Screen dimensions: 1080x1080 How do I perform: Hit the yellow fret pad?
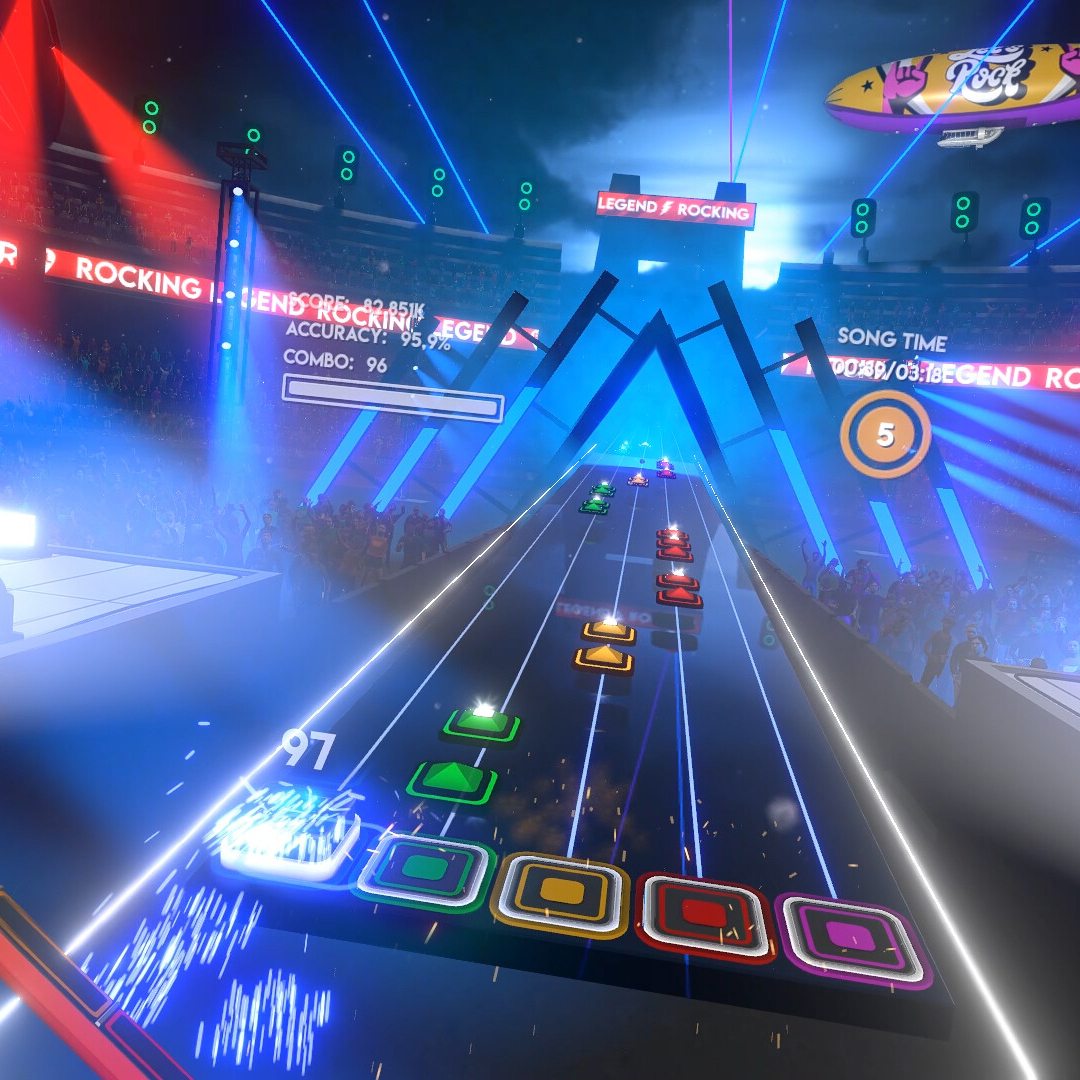(562, 892)
